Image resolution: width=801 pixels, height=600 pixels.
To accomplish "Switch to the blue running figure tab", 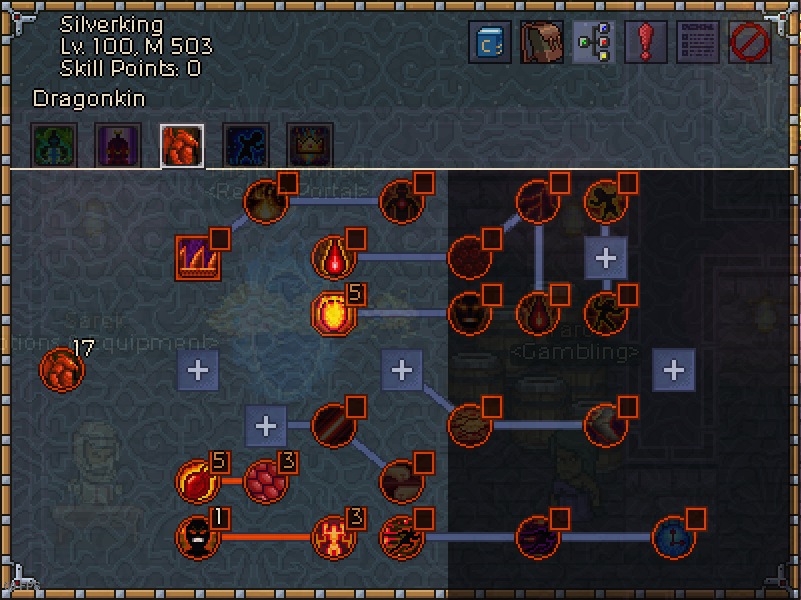I will (245, 146).
